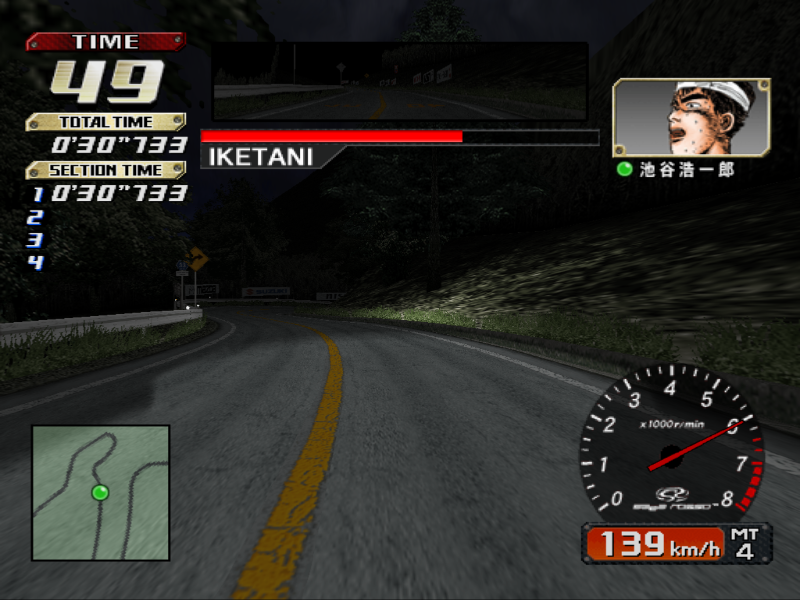This screenshot has height=600, width=800.
Task: Select the Iketani driver portrait
Action: coord(691,118)
